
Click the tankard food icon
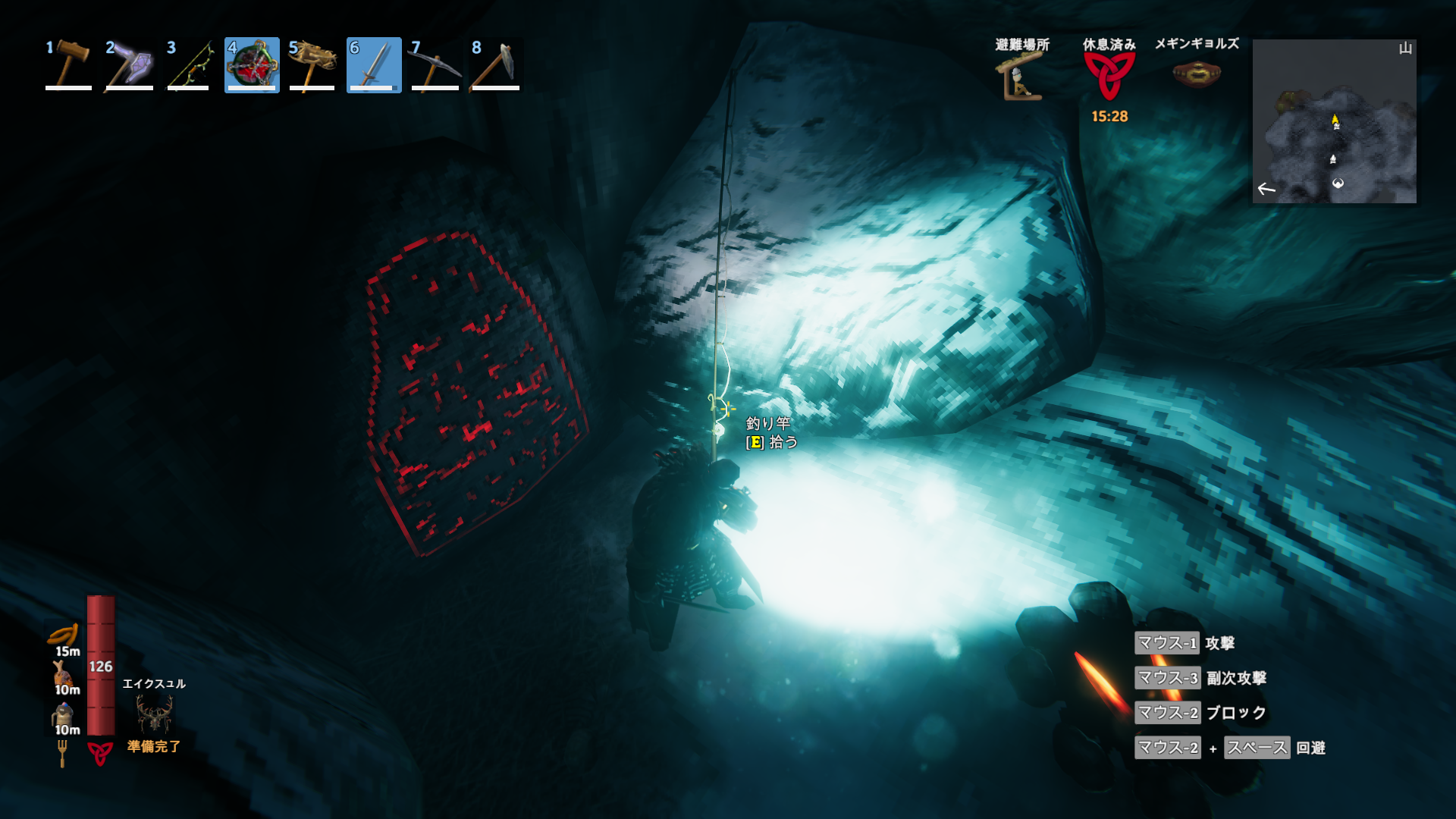tap(63, 714)
